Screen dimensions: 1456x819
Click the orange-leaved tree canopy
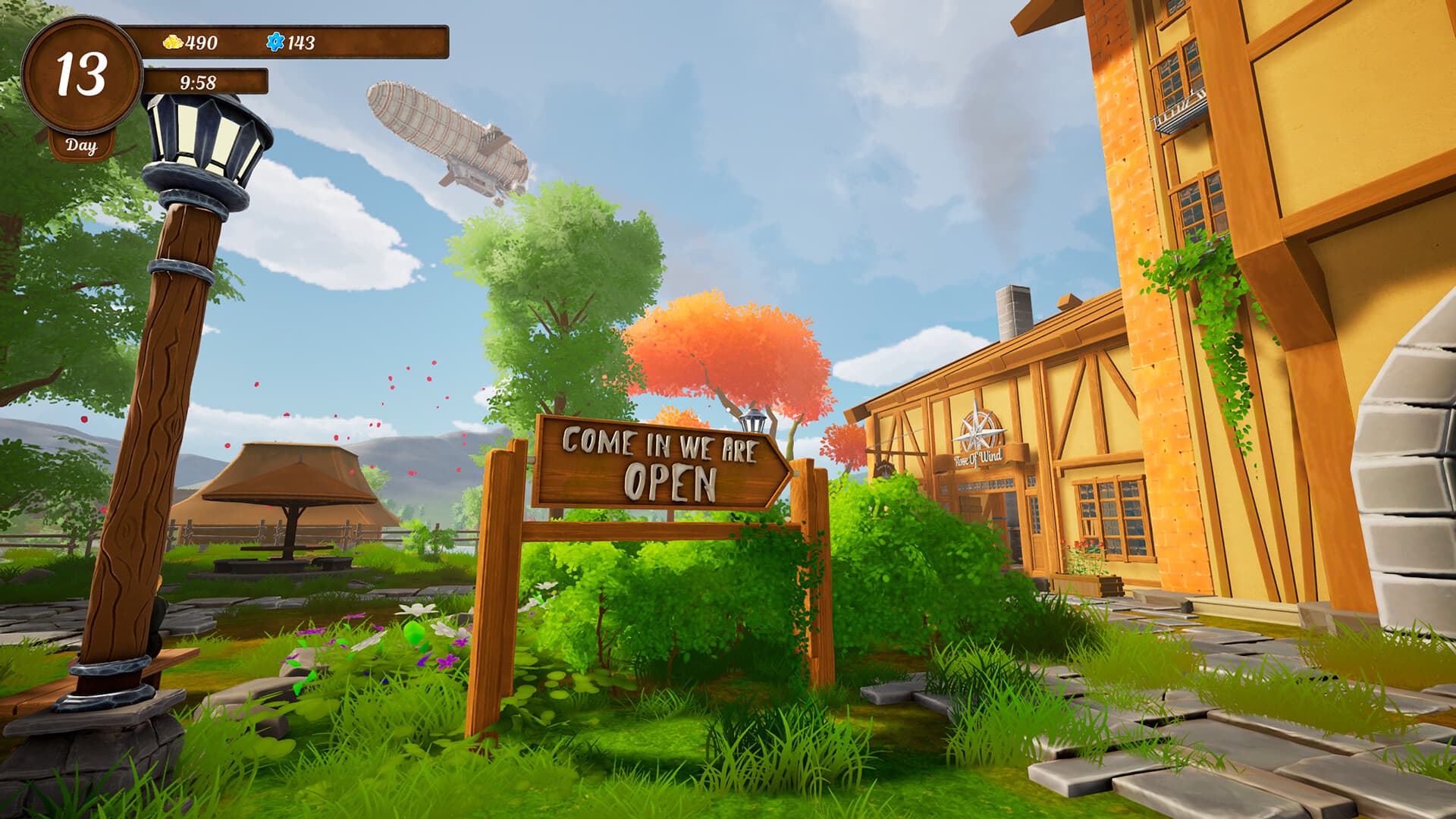pyautogui.click(x=720, y=341)
